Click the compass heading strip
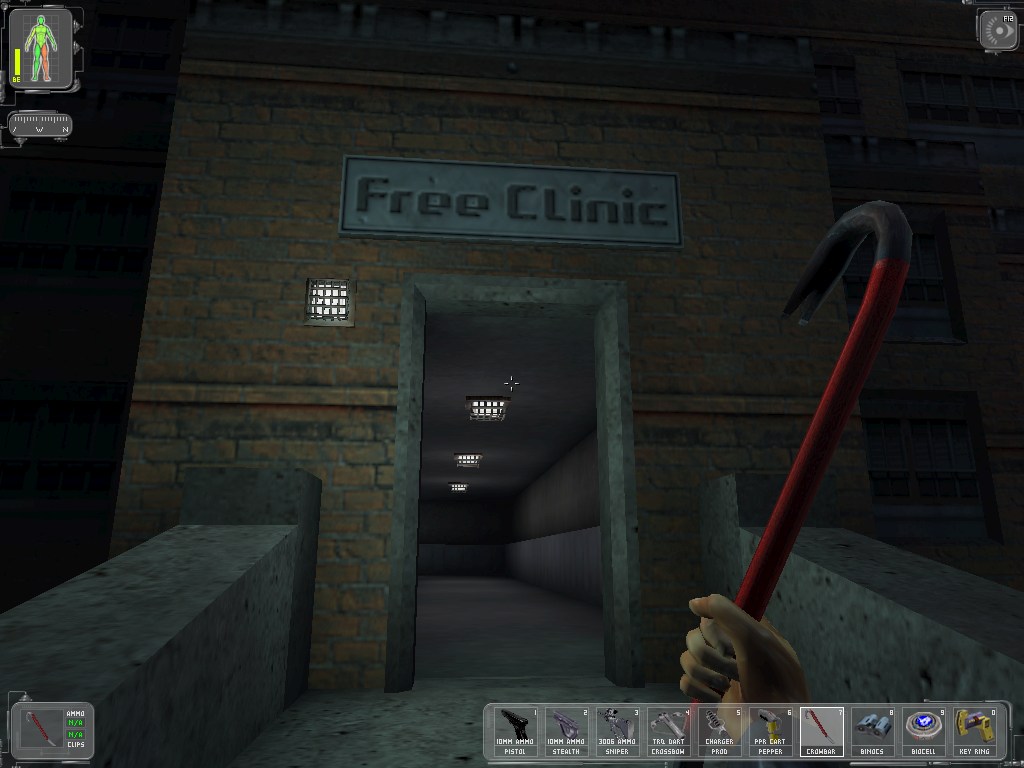Image resolution: width=1024 pixels, height=768 pixels. coord(40,126)
